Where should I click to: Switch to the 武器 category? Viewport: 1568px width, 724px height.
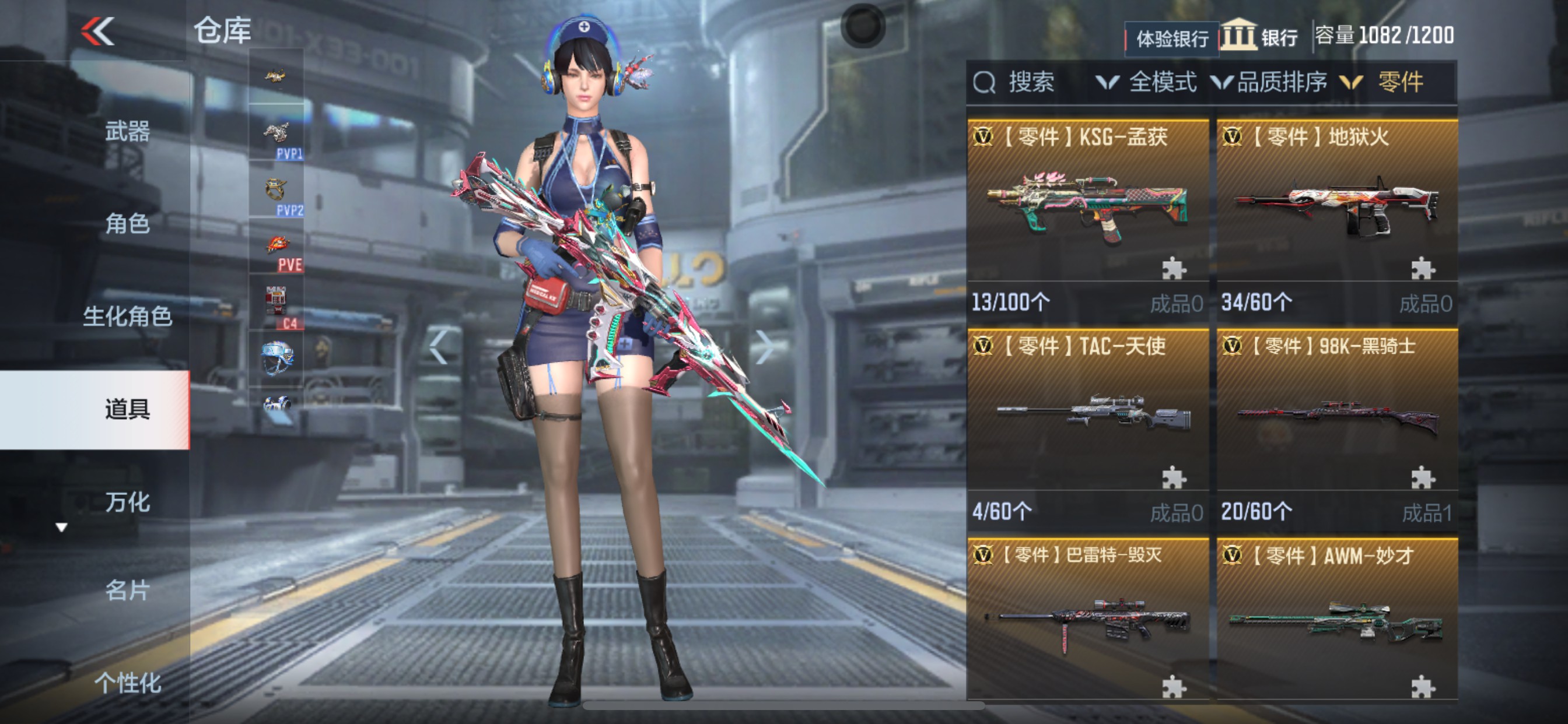127,131
